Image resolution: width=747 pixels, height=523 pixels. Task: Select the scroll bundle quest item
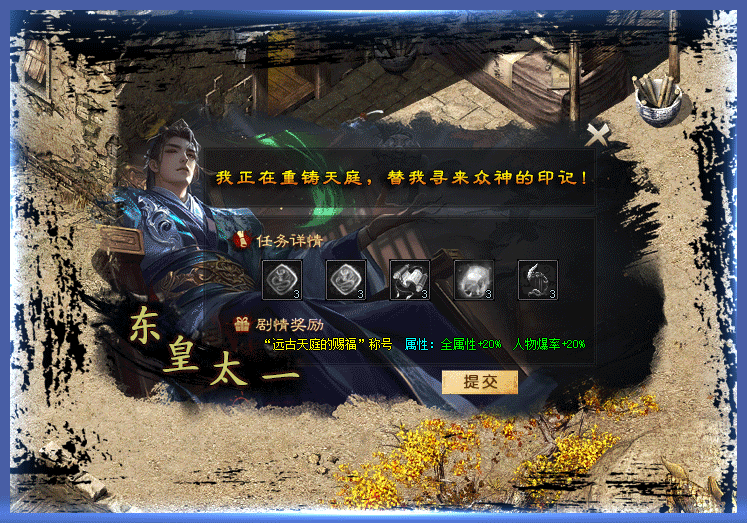[x=409, y=280]
